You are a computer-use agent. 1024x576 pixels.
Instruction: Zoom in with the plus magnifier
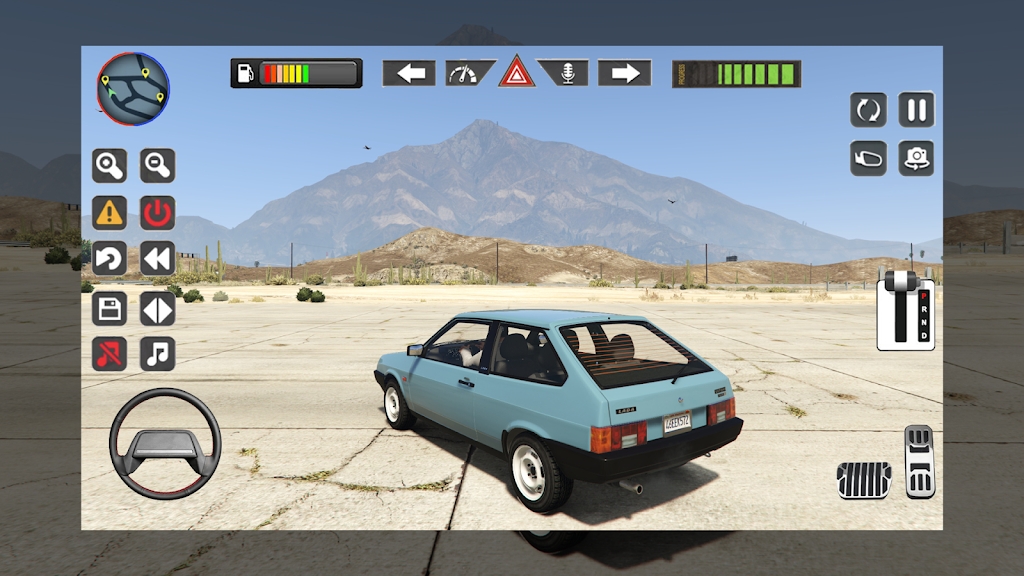[x=109, y=165]
